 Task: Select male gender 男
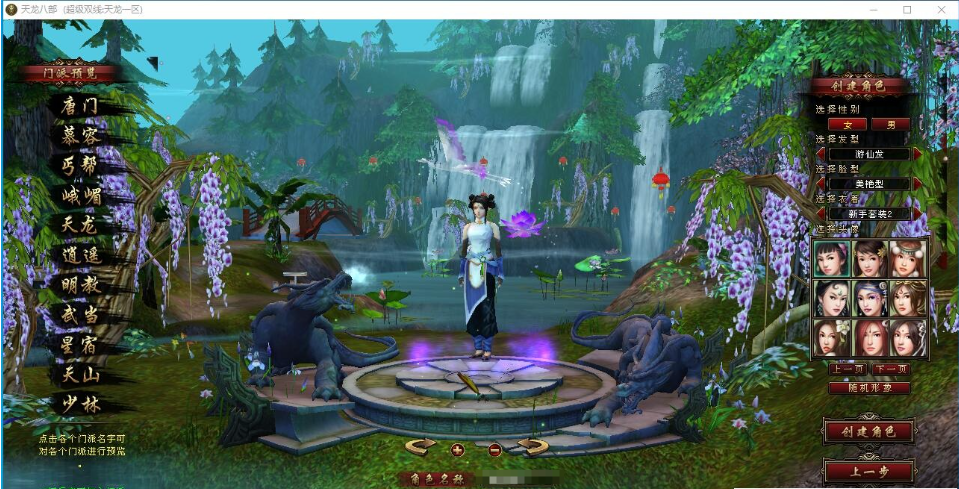[x=891, y=124]
